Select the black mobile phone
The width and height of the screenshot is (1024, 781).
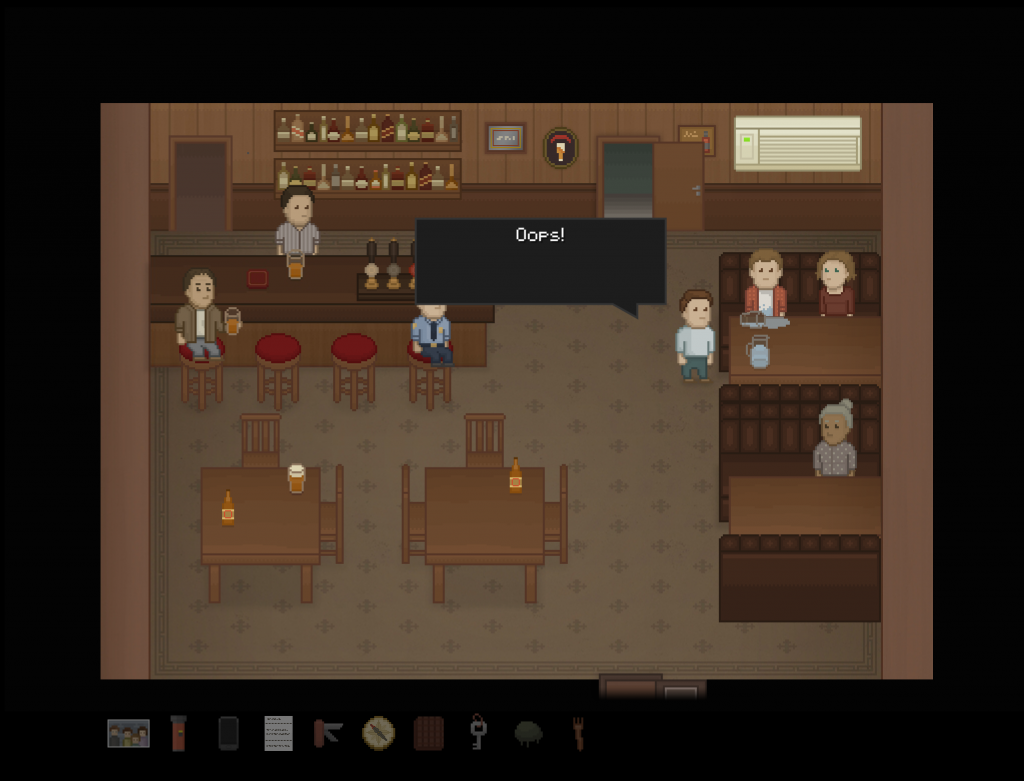[228, 733]
